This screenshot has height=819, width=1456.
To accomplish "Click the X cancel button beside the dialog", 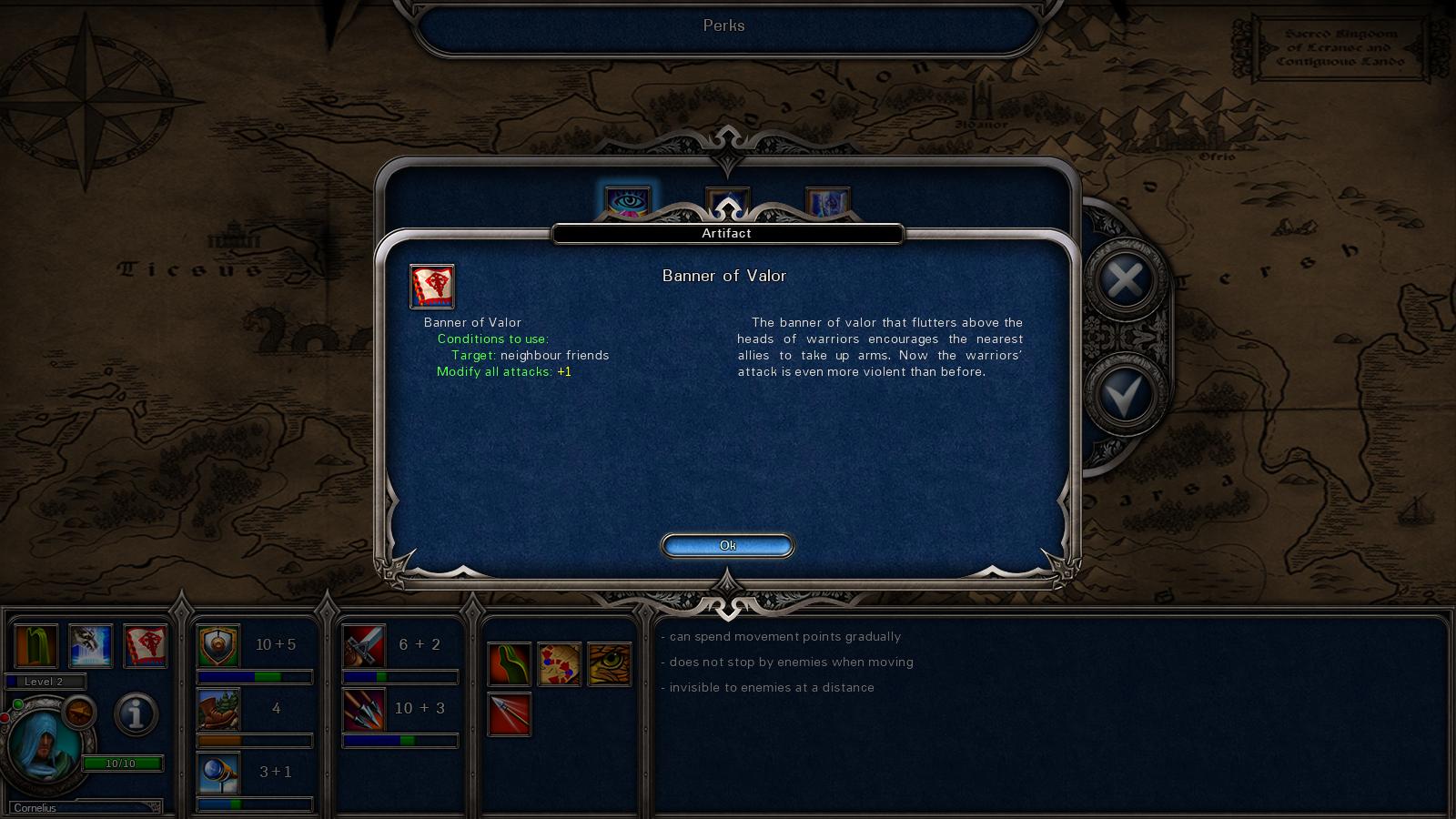I will pyautogui.click(x=1126, y=280).
